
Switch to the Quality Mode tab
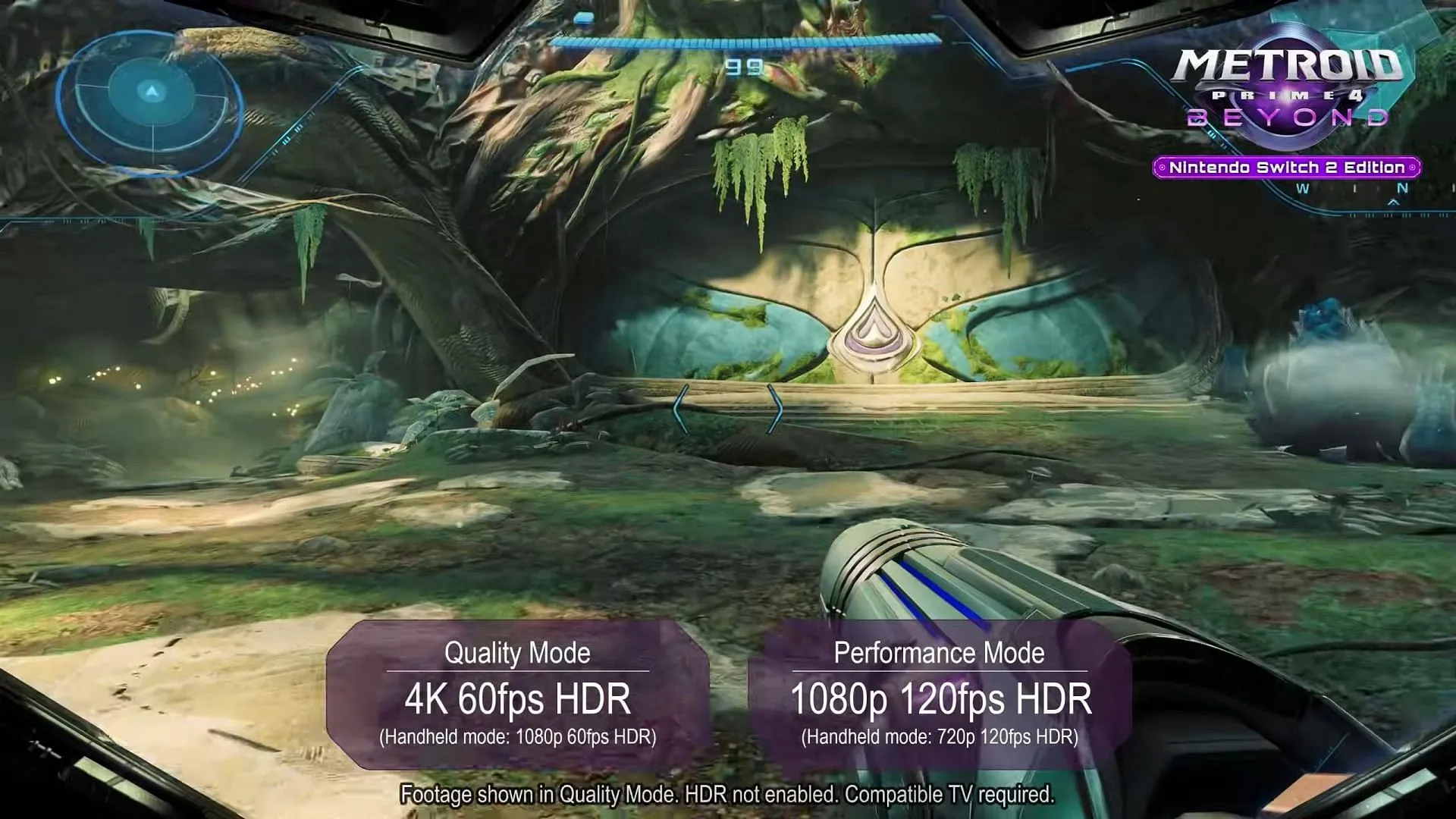[519, 653]
